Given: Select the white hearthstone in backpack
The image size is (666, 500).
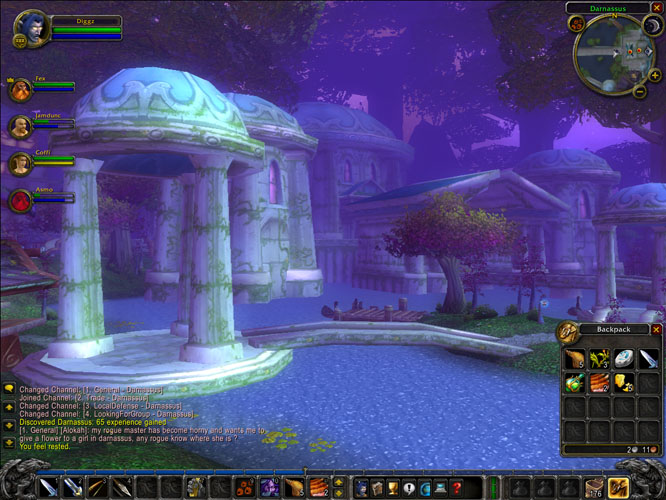Looking at the screenshot, I should click(x=624, y=358).
